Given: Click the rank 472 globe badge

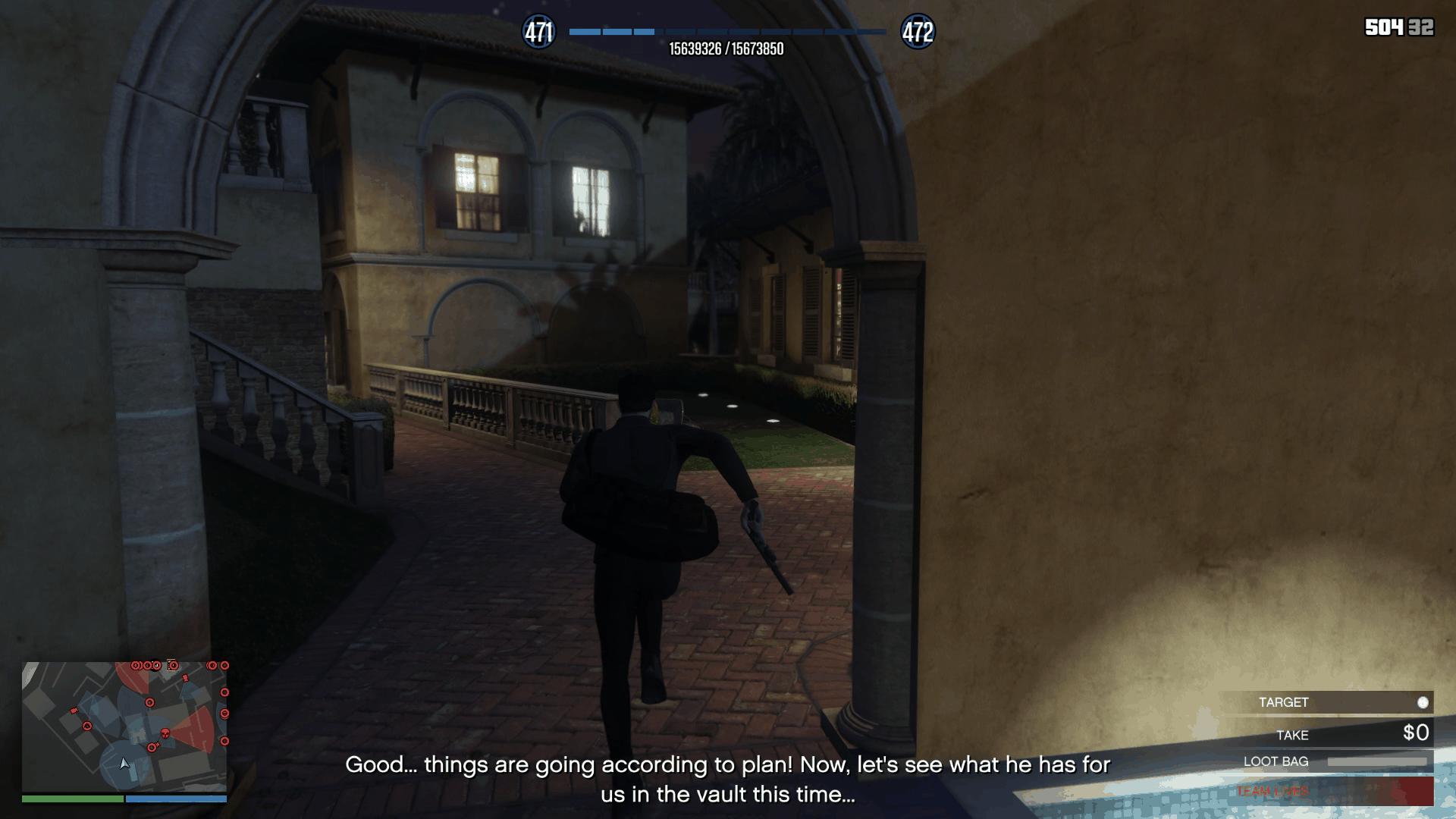Looking at the screenshot, I should [x=917, y=32].
